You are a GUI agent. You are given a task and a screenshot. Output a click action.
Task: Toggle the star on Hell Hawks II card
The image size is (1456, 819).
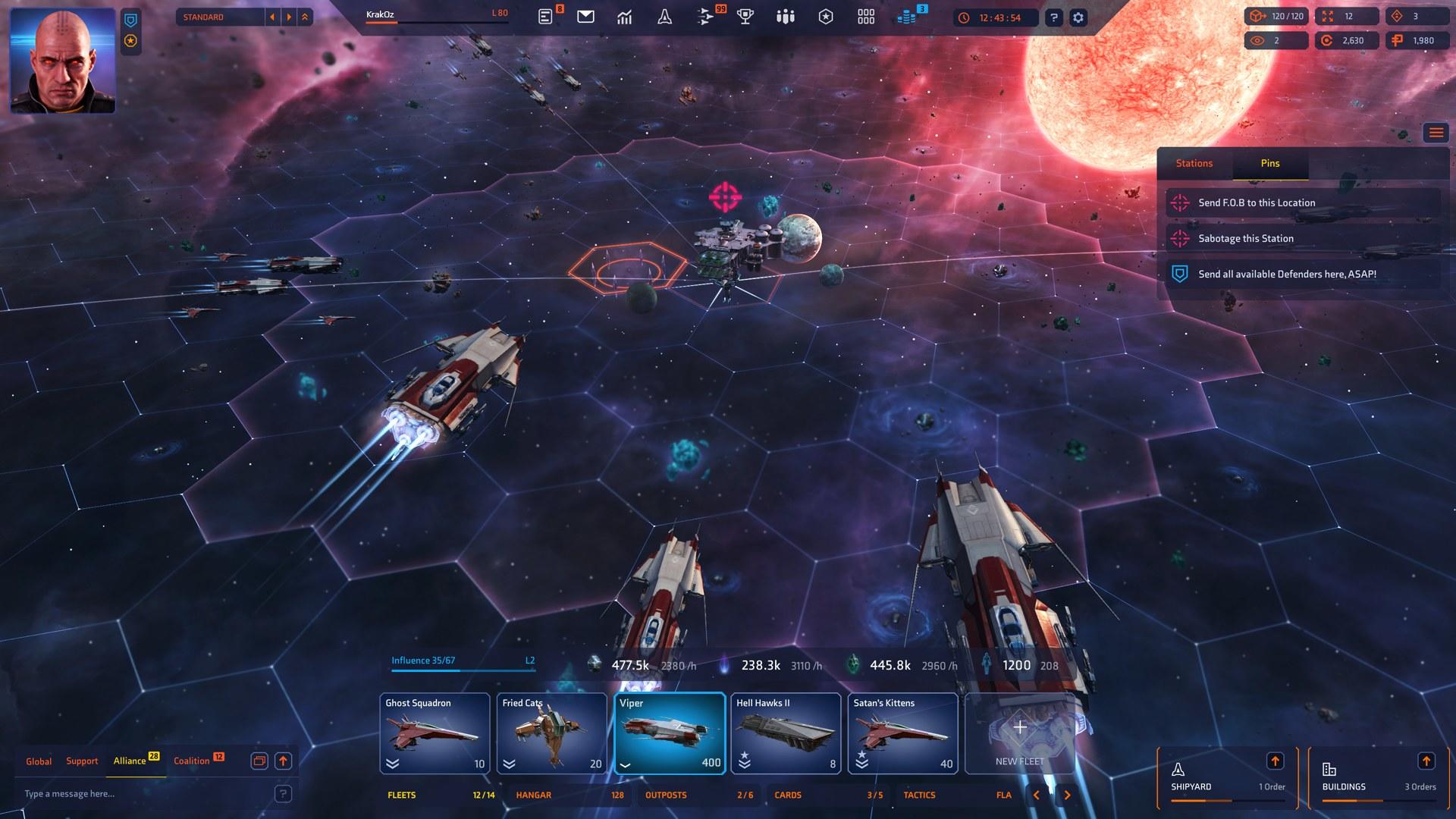tap(745, 755)
